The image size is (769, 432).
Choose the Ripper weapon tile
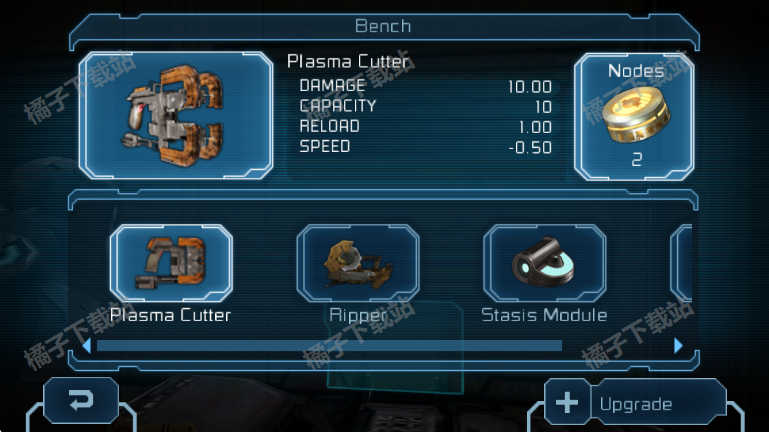(358, 263)
